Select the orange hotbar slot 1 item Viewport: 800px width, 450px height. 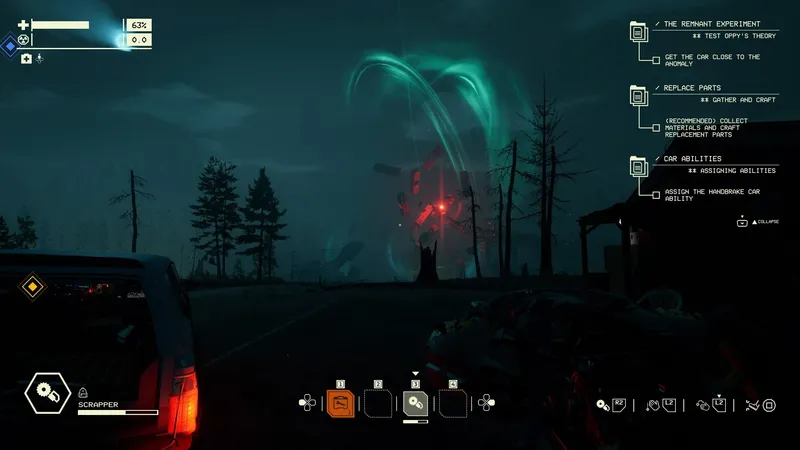click(x=340, y=404)
